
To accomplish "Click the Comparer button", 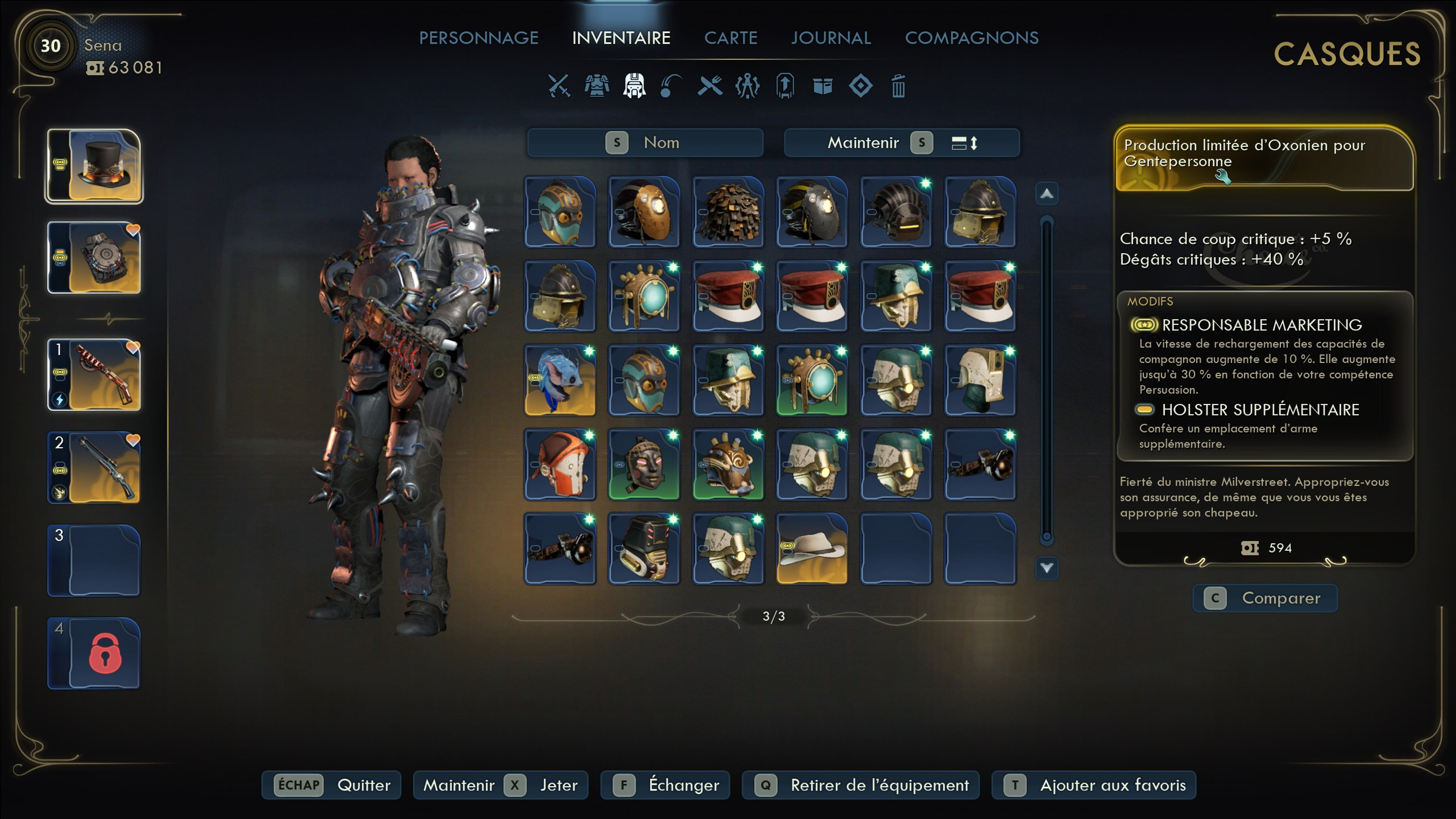I will pyautogui.click(x=1265, y=598).
